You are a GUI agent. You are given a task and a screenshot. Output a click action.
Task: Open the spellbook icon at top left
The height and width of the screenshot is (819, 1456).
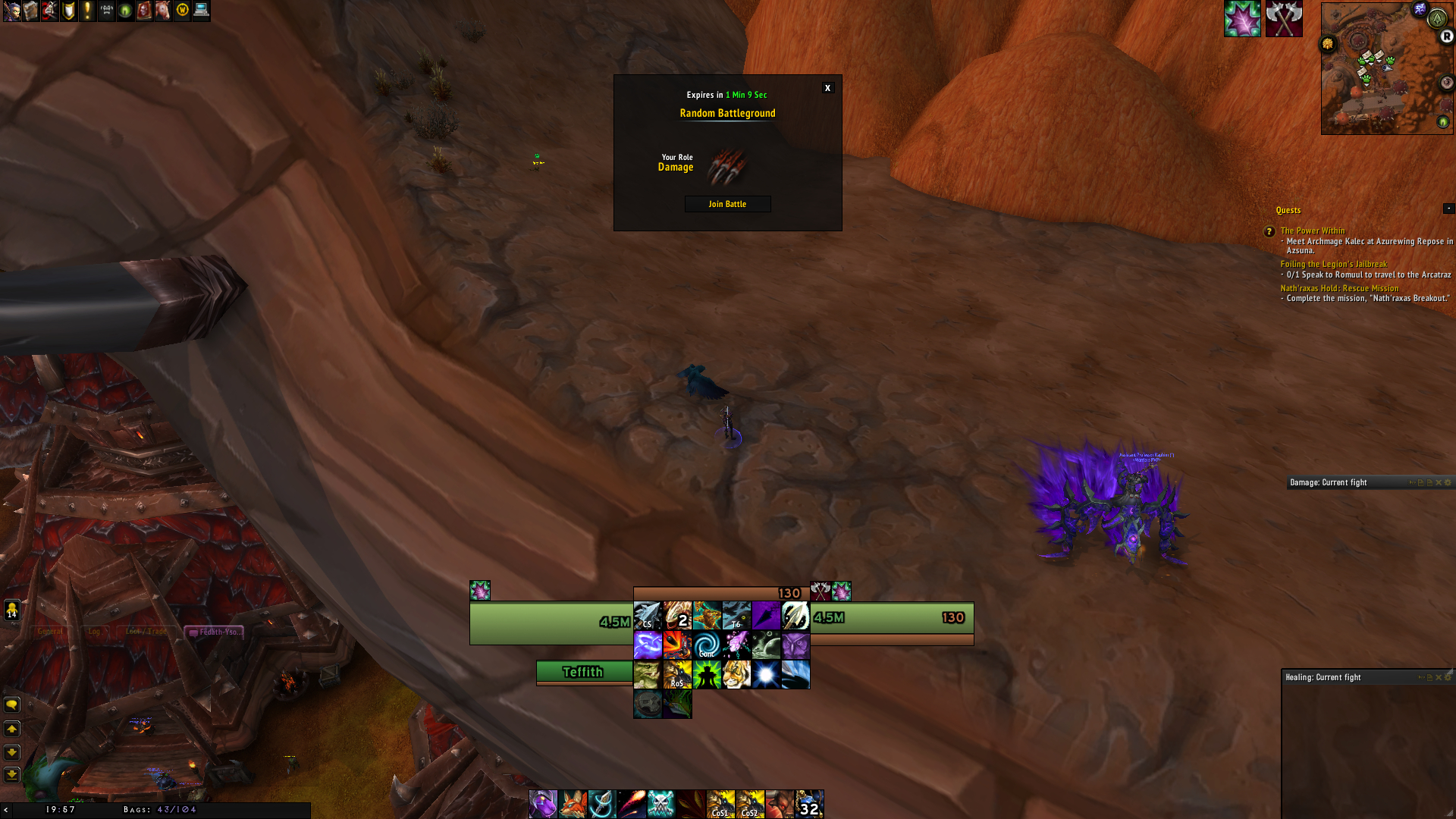(30, 12)
